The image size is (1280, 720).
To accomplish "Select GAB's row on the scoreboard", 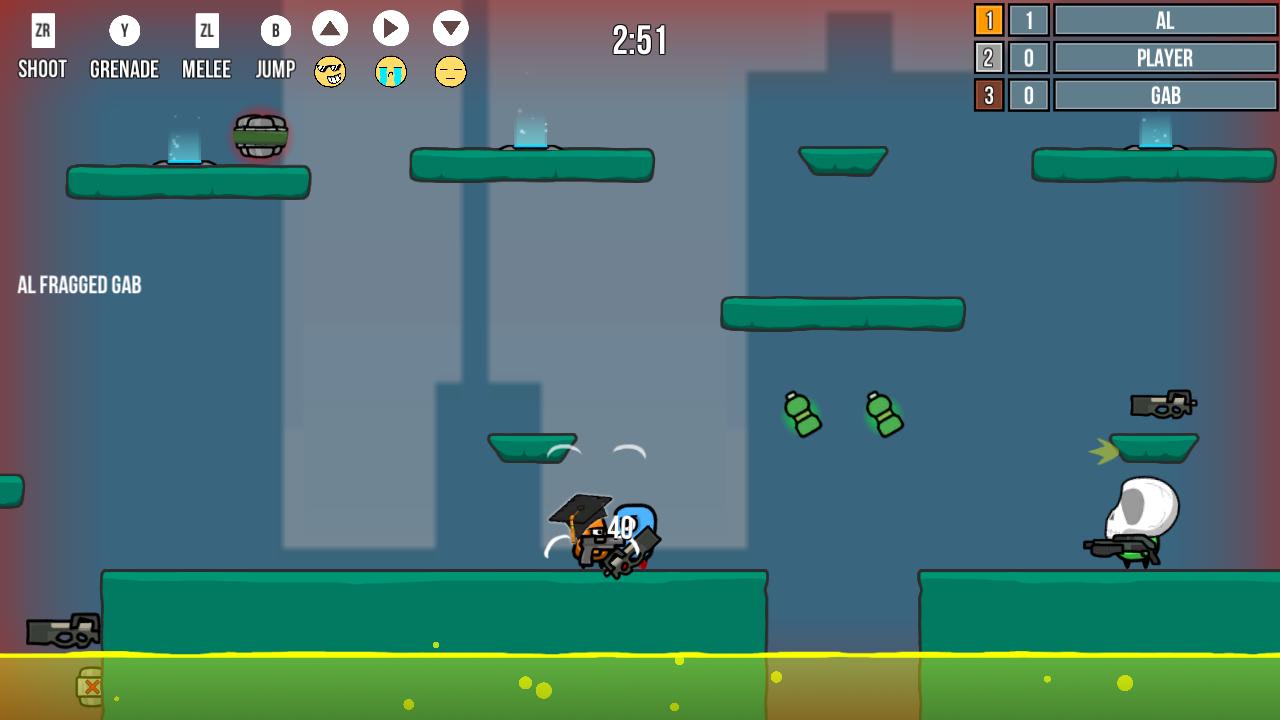I will tap(1164, 95).
